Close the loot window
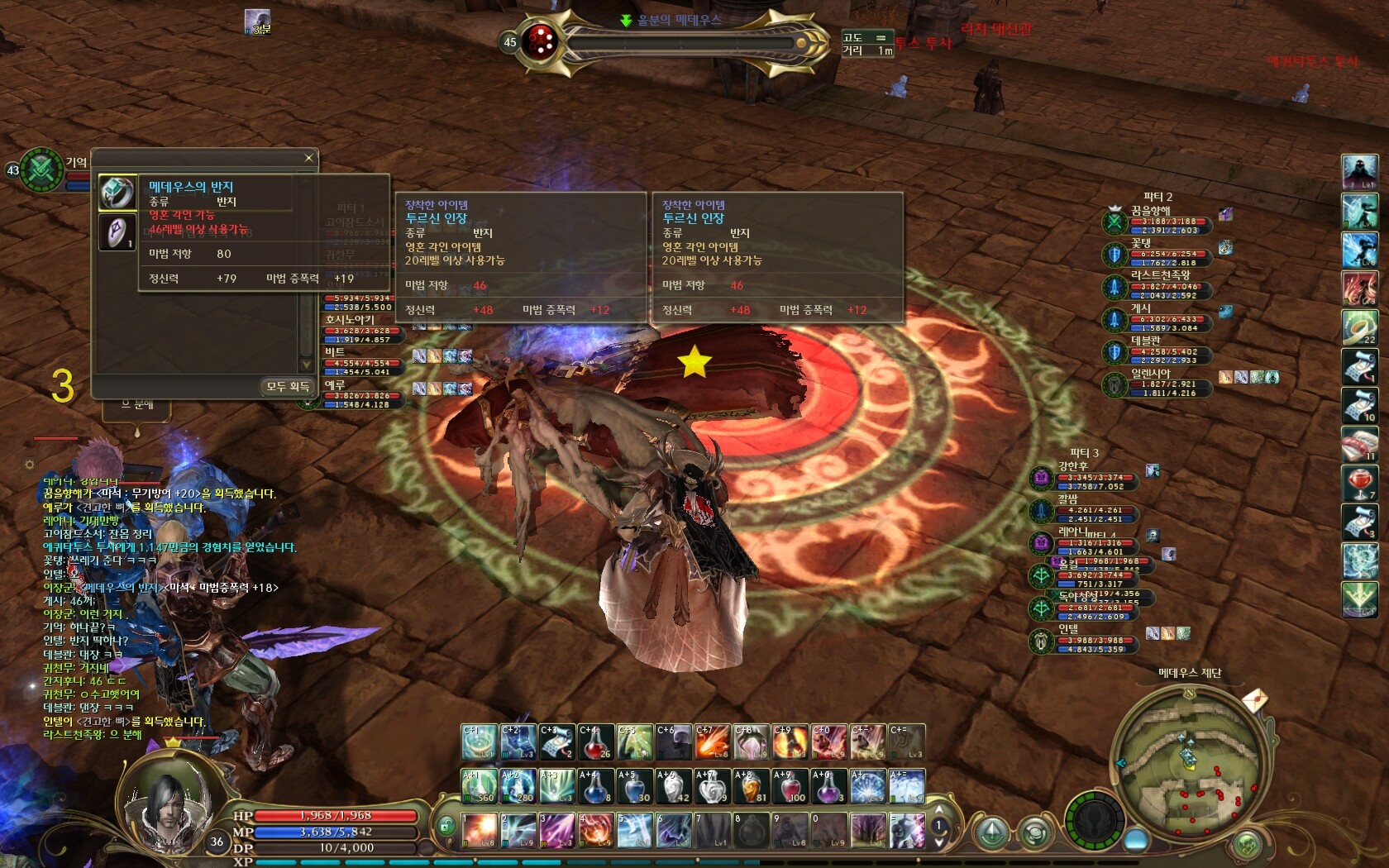Image resolution: width=1389 pixels, height=868 pixels. (x=308, y=158)
